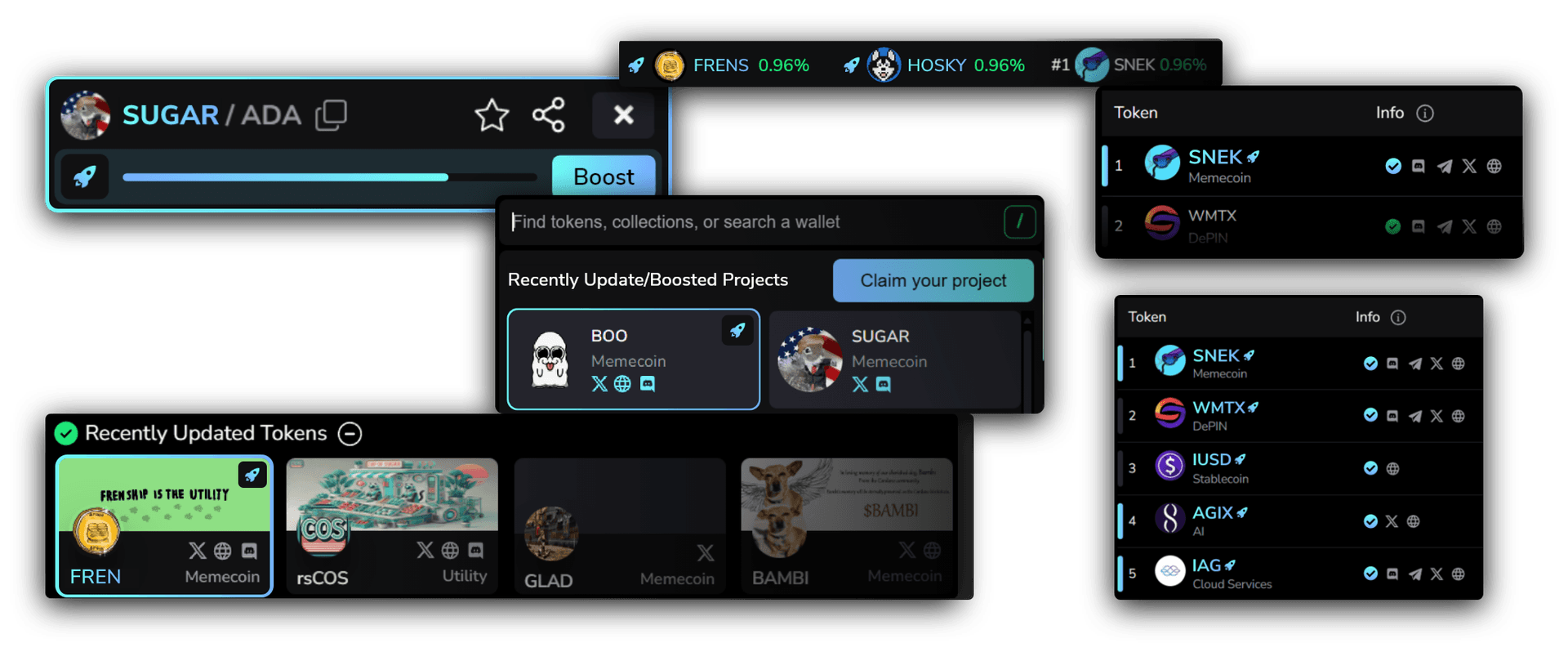Visit BOO's Discord from the boosted projects card
Image resolution: width=1568 pixels, height=652 pixels.
(x=648, y=384)
